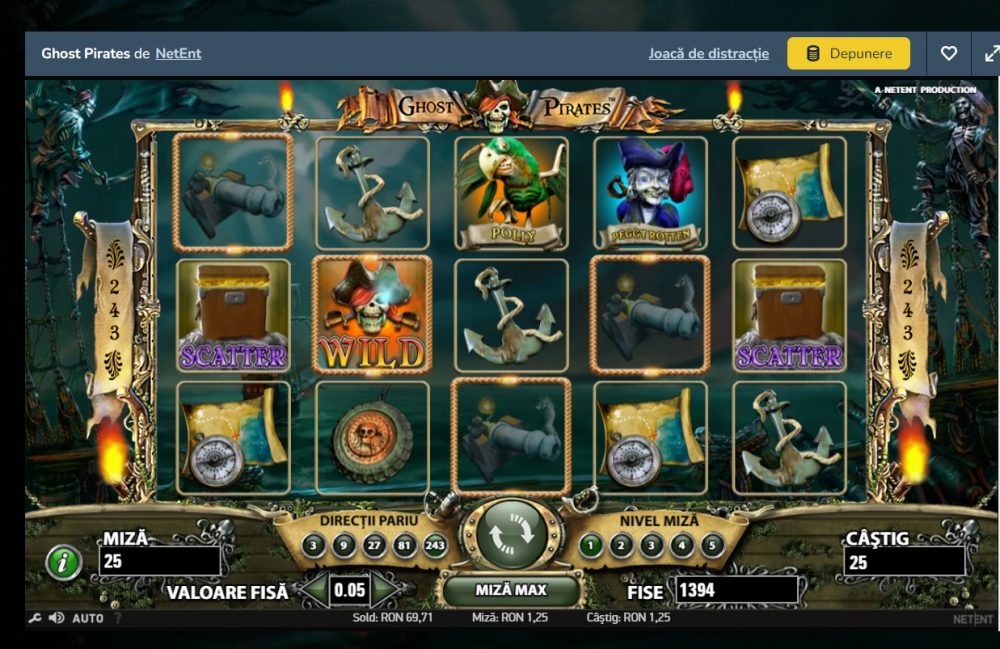Set bet ways to 27
1000x649 pixels.
pos(376,546)
